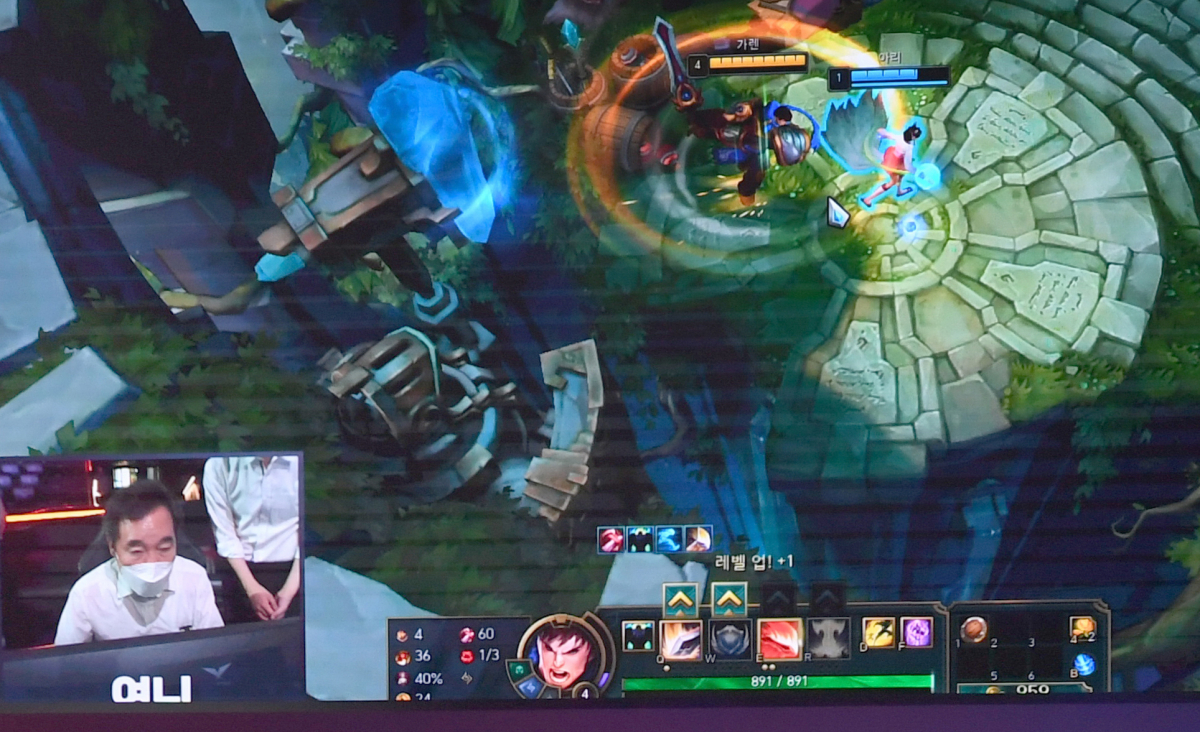1200x732 pixels.
Task: Activate Garen's W Courage shield ability
Action: 730,639
